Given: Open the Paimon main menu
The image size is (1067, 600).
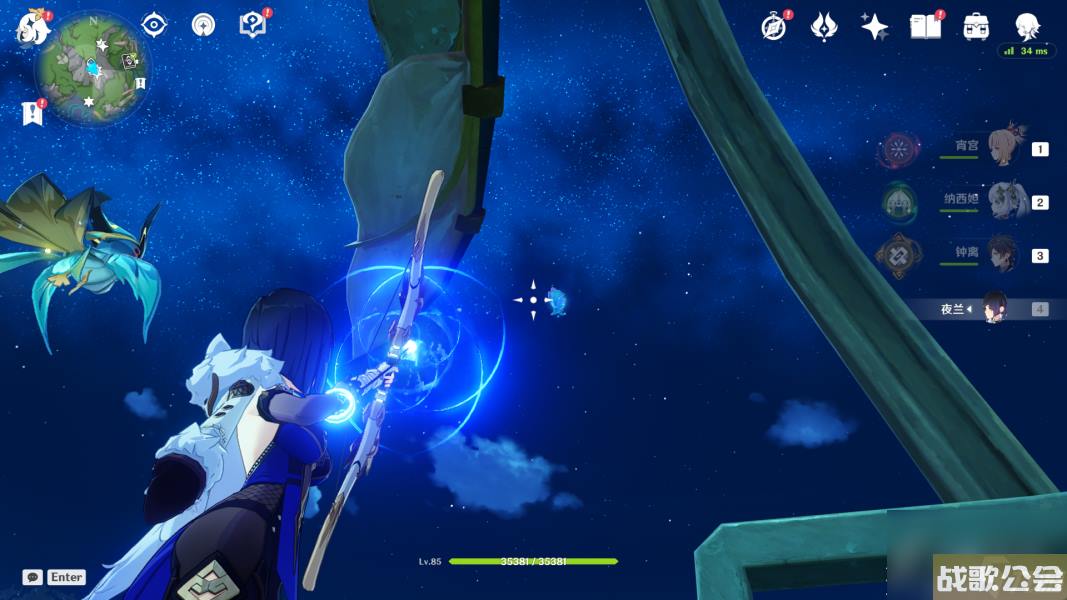Looking at the screenshot, I should pos(32,28).
